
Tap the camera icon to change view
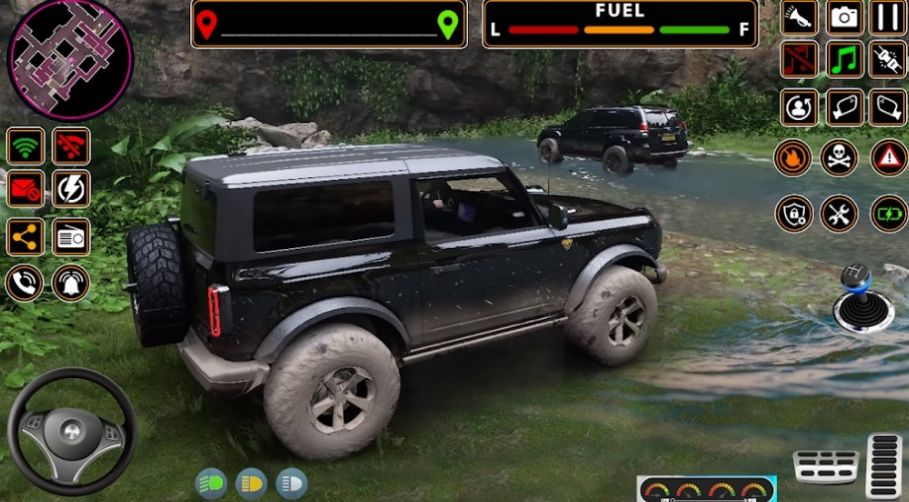point(844,17)
